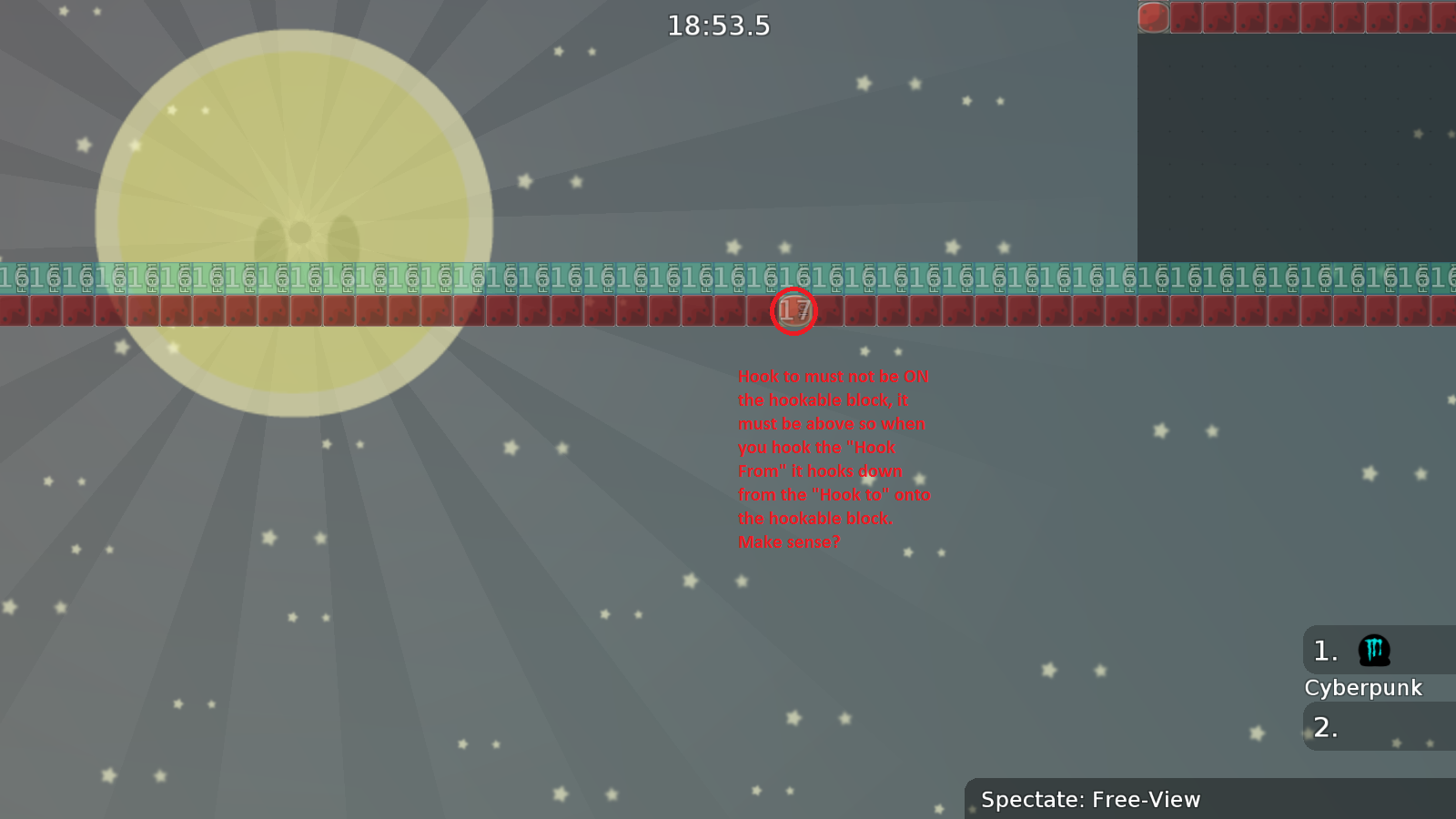The width and height of the screenshot is (1456, 819).
Task: Click the Monster energy player skin icon
Action: pyautogui.click(x=1374, y=650)
